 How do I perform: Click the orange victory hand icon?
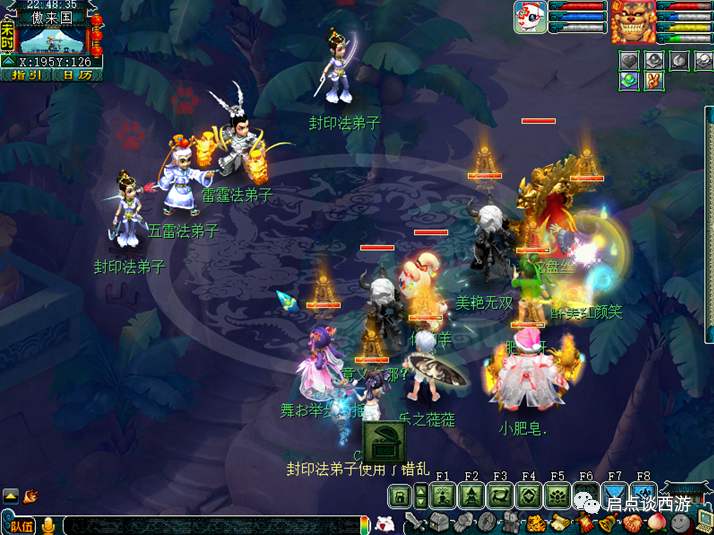click(654, 81)
